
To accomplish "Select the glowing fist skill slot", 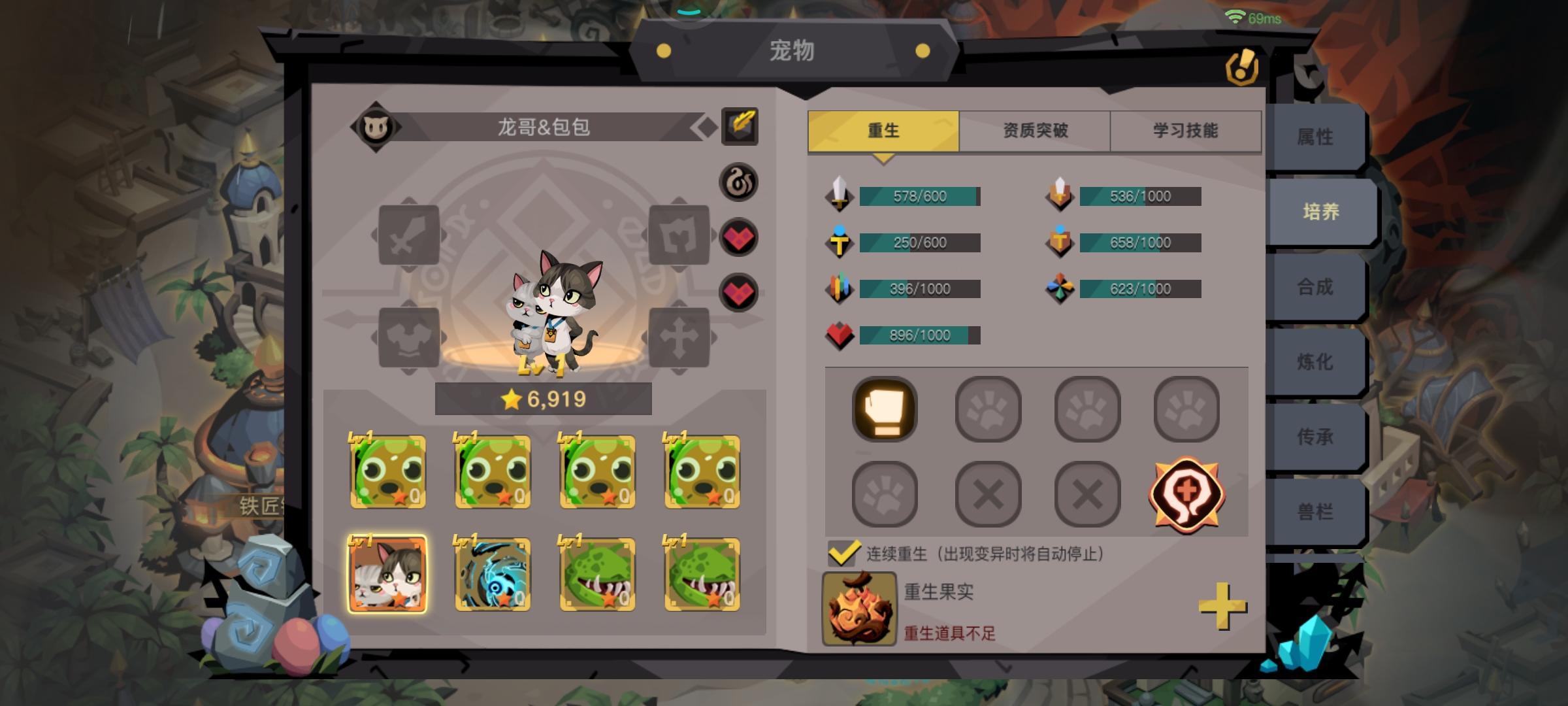I will 885,411.
